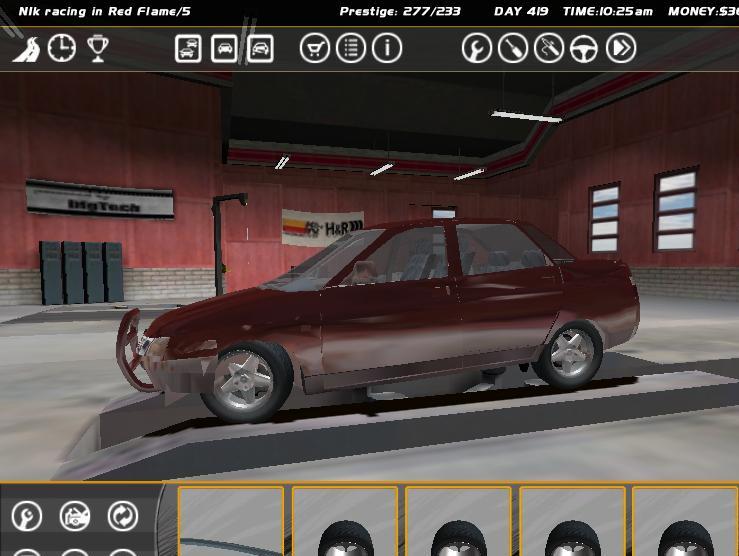739x556 pixels.
Task: Select the wrench tool in the top bar
Action: click(477, 48)
